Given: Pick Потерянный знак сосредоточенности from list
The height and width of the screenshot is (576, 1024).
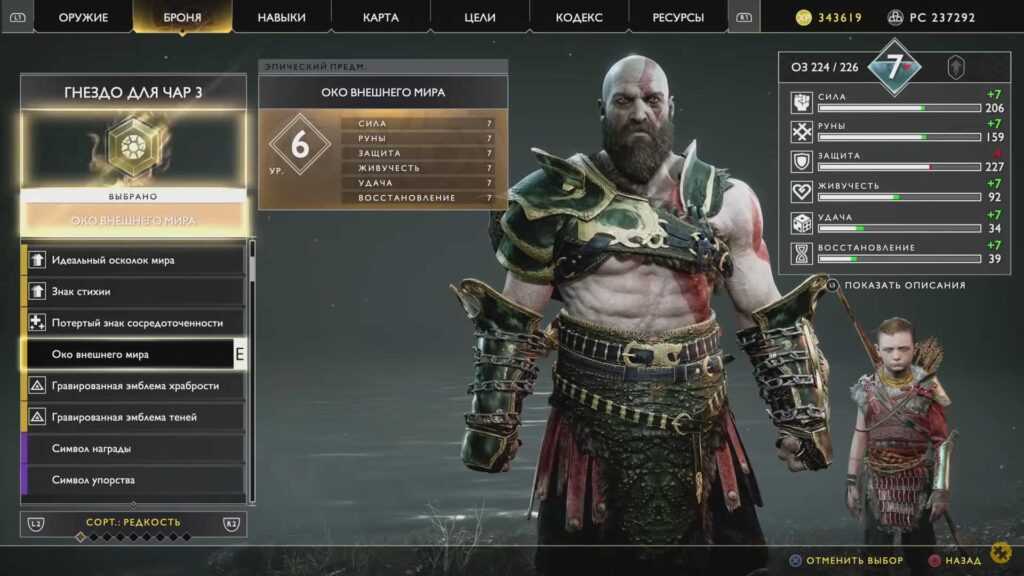Looking at the screenshot, I should [133, 323].
